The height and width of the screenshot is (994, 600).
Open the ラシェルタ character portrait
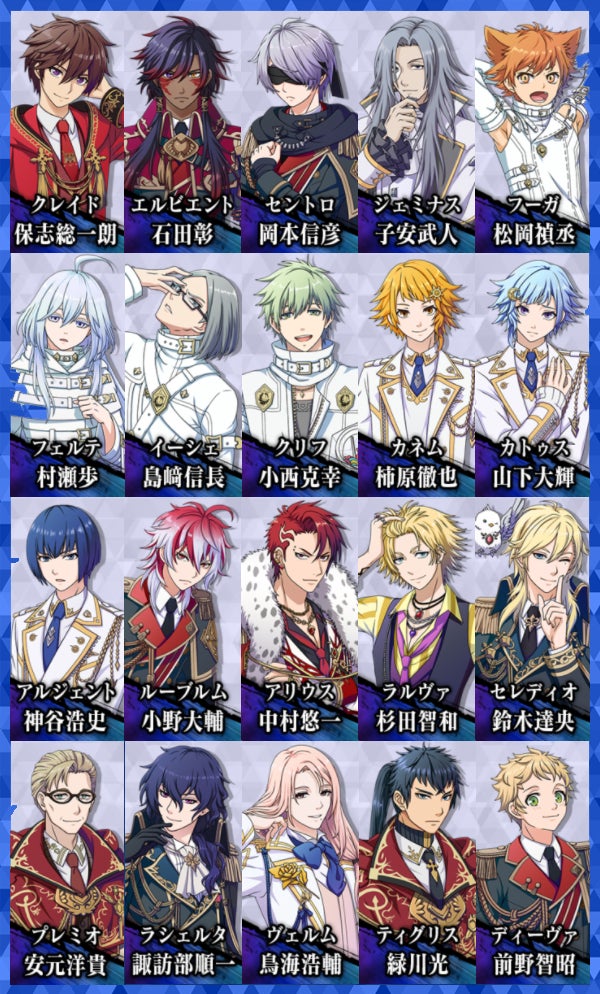coord(182,862)
